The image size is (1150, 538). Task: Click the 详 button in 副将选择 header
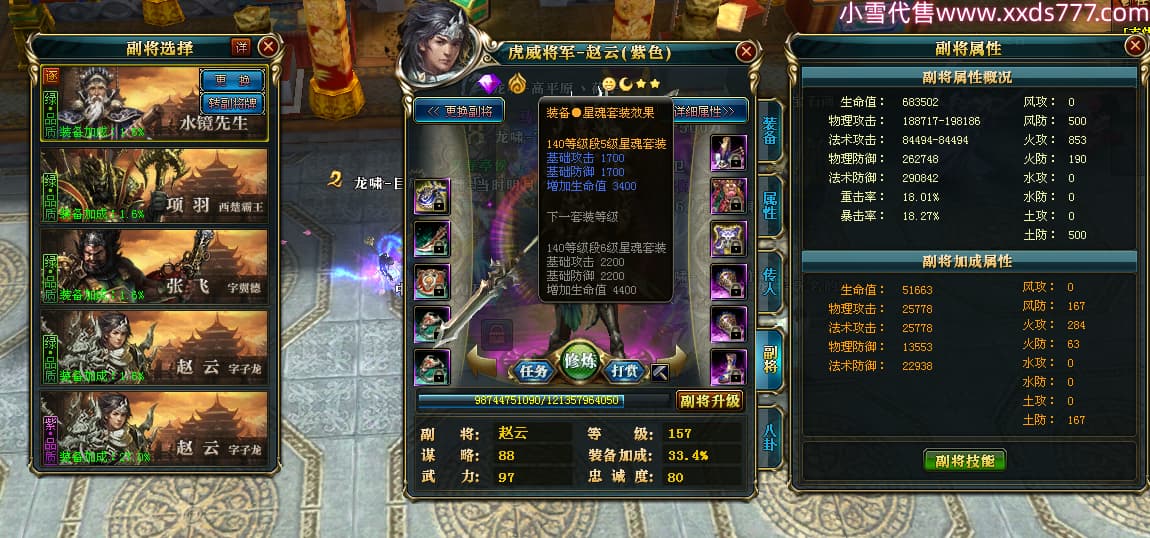[241, 47]
